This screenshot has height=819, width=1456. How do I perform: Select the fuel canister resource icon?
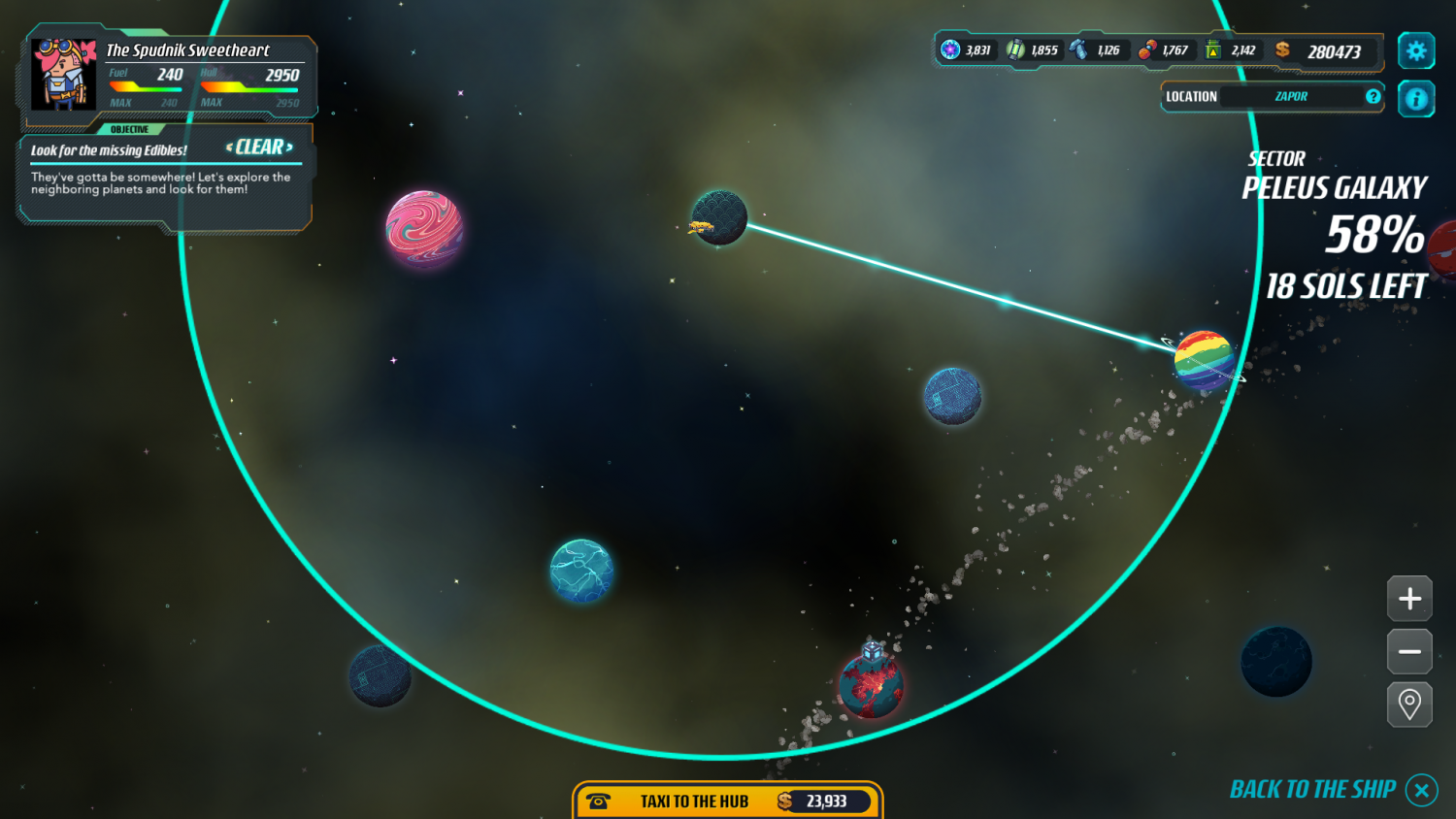tap(1215, 49)
